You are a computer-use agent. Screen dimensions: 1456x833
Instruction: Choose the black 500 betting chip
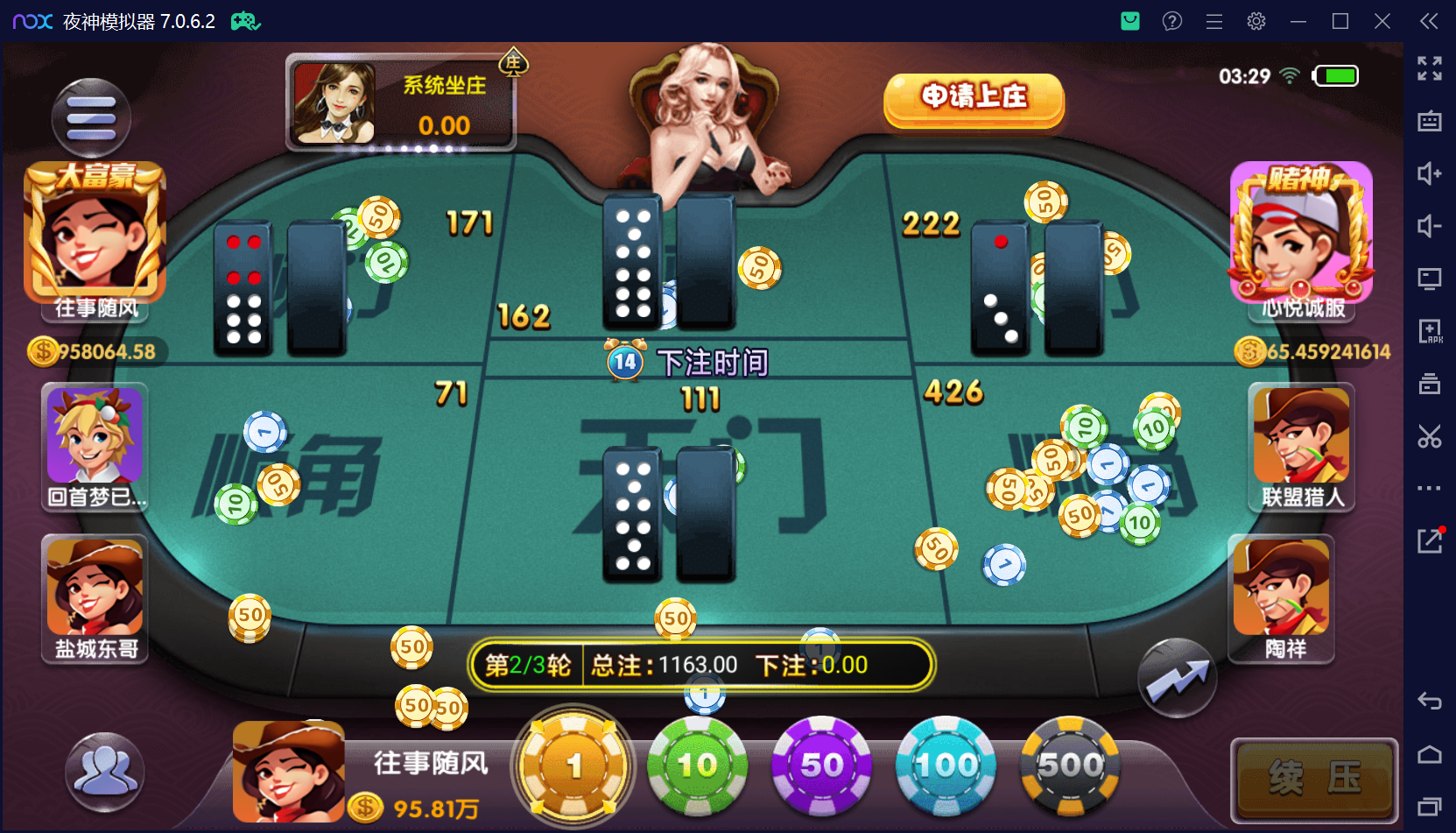tap(1070, 766)
